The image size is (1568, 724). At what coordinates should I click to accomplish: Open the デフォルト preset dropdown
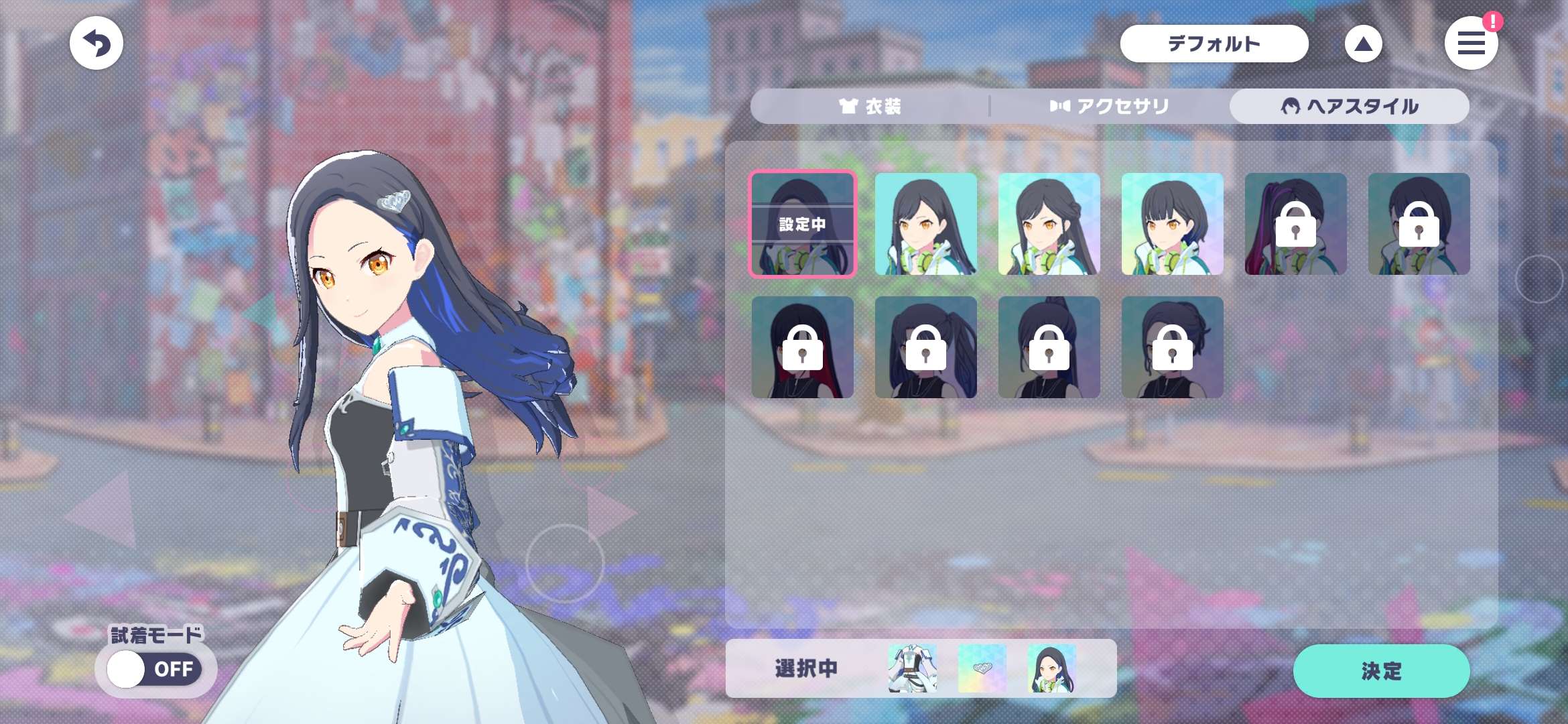[1214, 44]
